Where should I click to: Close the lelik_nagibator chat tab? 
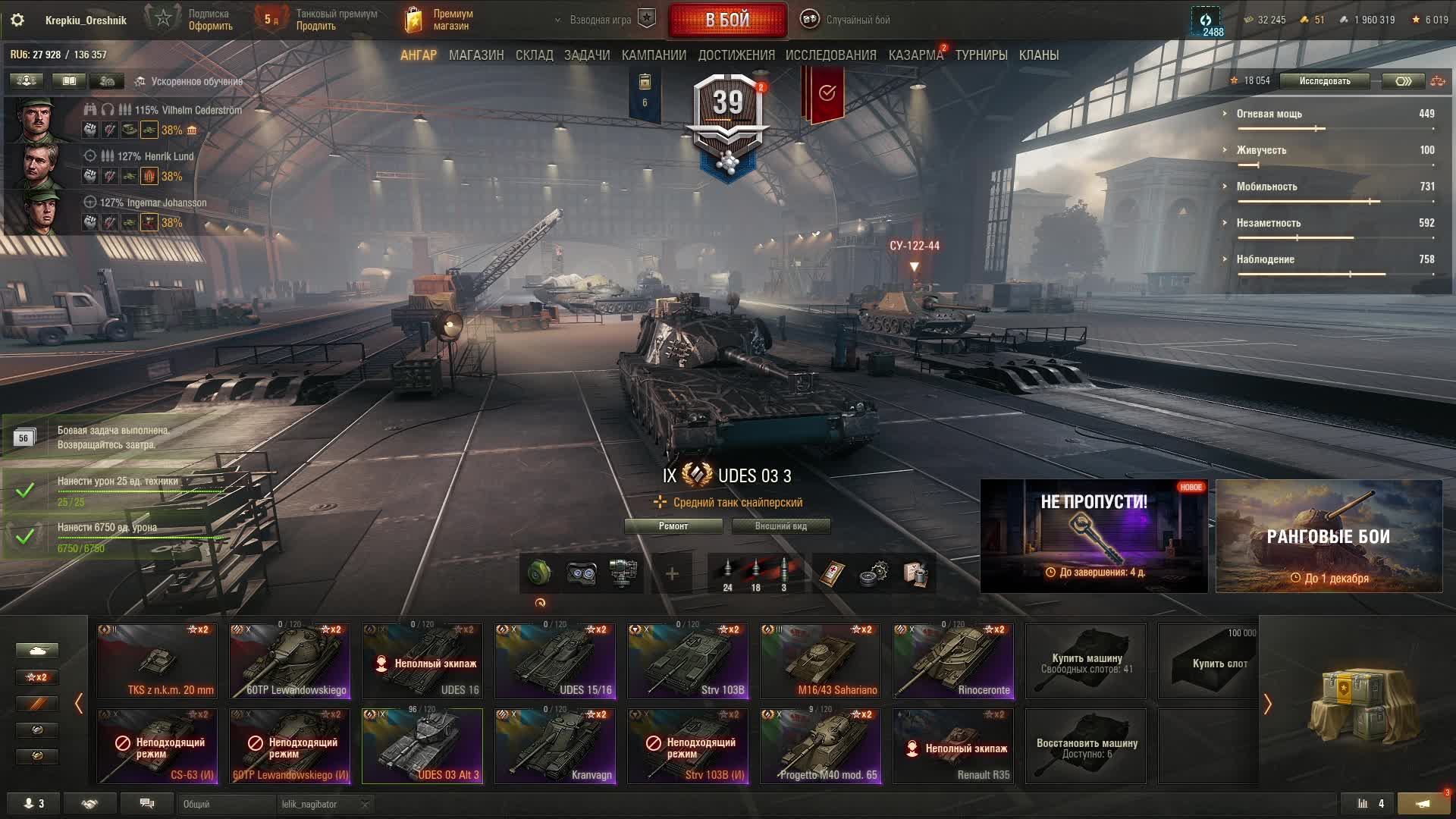(x=365, y=805)
